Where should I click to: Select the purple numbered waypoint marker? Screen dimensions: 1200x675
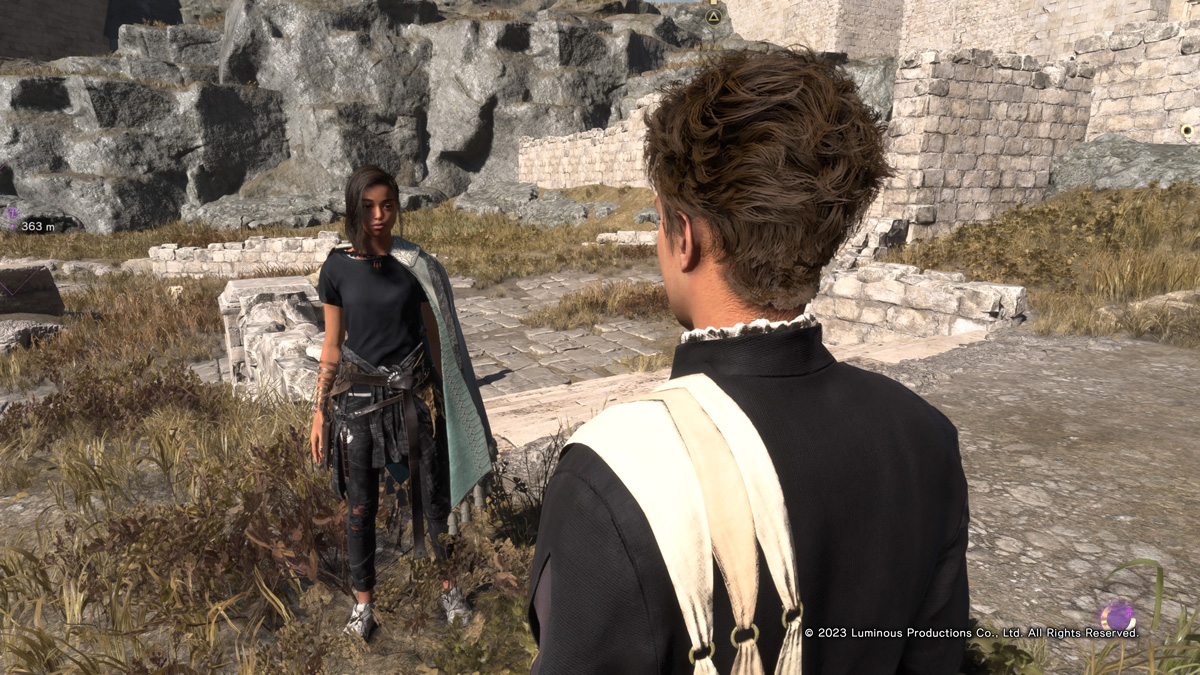tap(13, 212)
